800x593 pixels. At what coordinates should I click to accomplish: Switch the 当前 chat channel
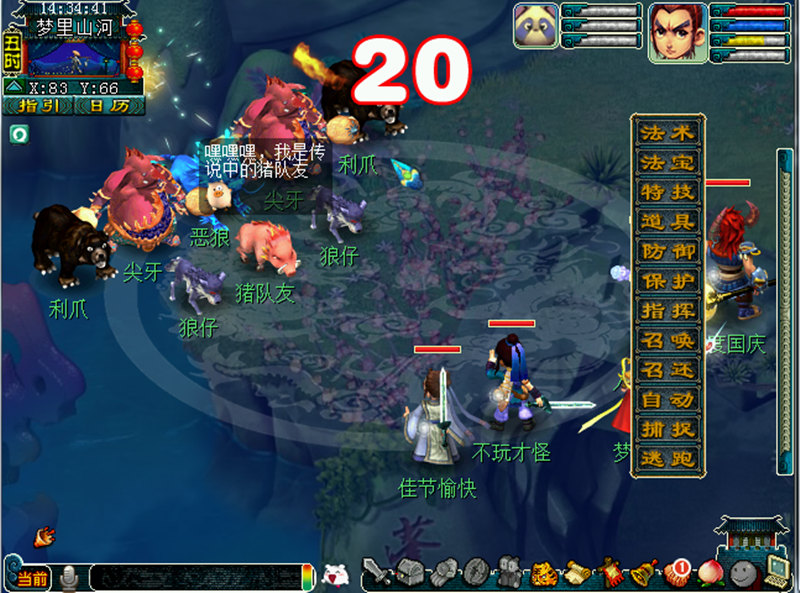[x=32, y=578]
